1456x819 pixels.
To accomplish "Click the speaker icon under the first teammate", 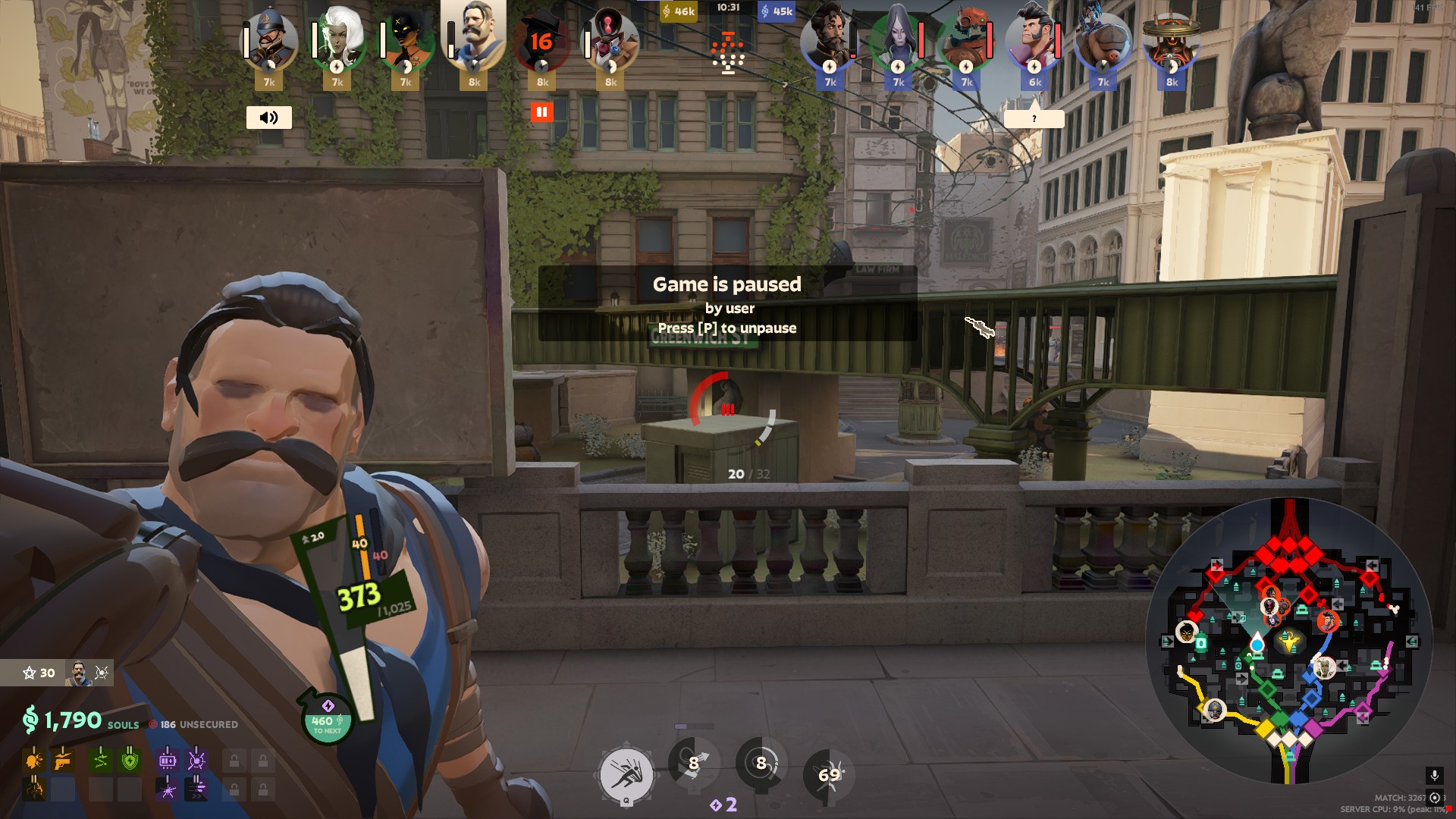I will tap(269, 118).
